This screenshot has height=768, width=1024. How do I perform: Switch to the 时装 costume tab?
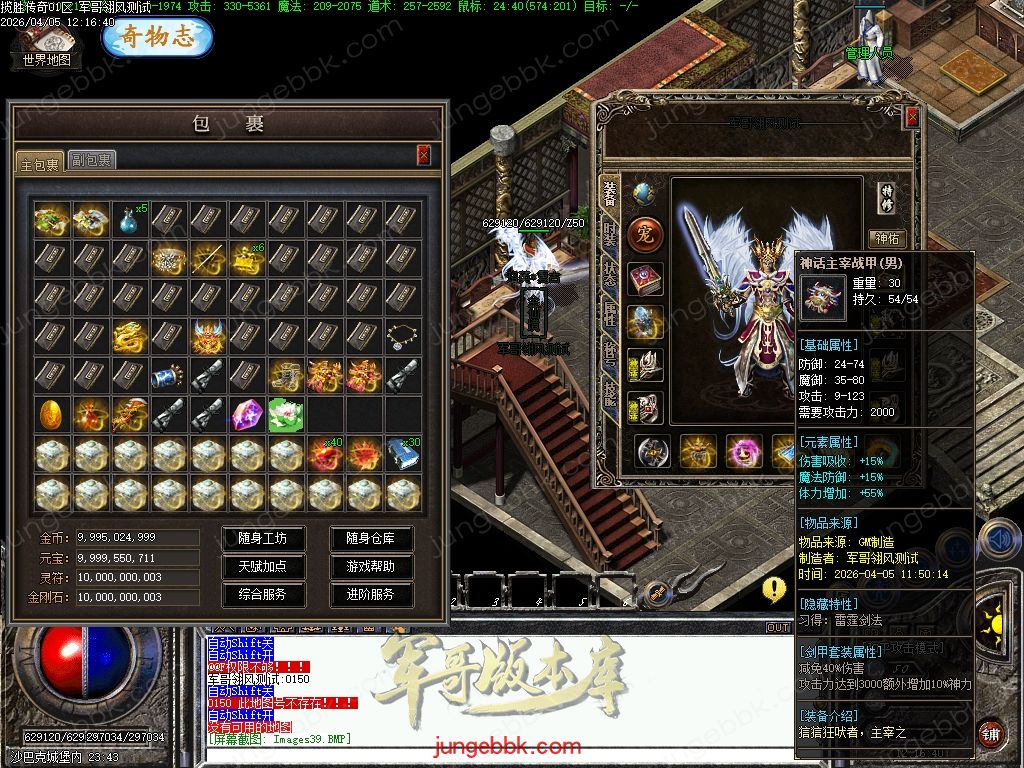click(x=609, y=236)
